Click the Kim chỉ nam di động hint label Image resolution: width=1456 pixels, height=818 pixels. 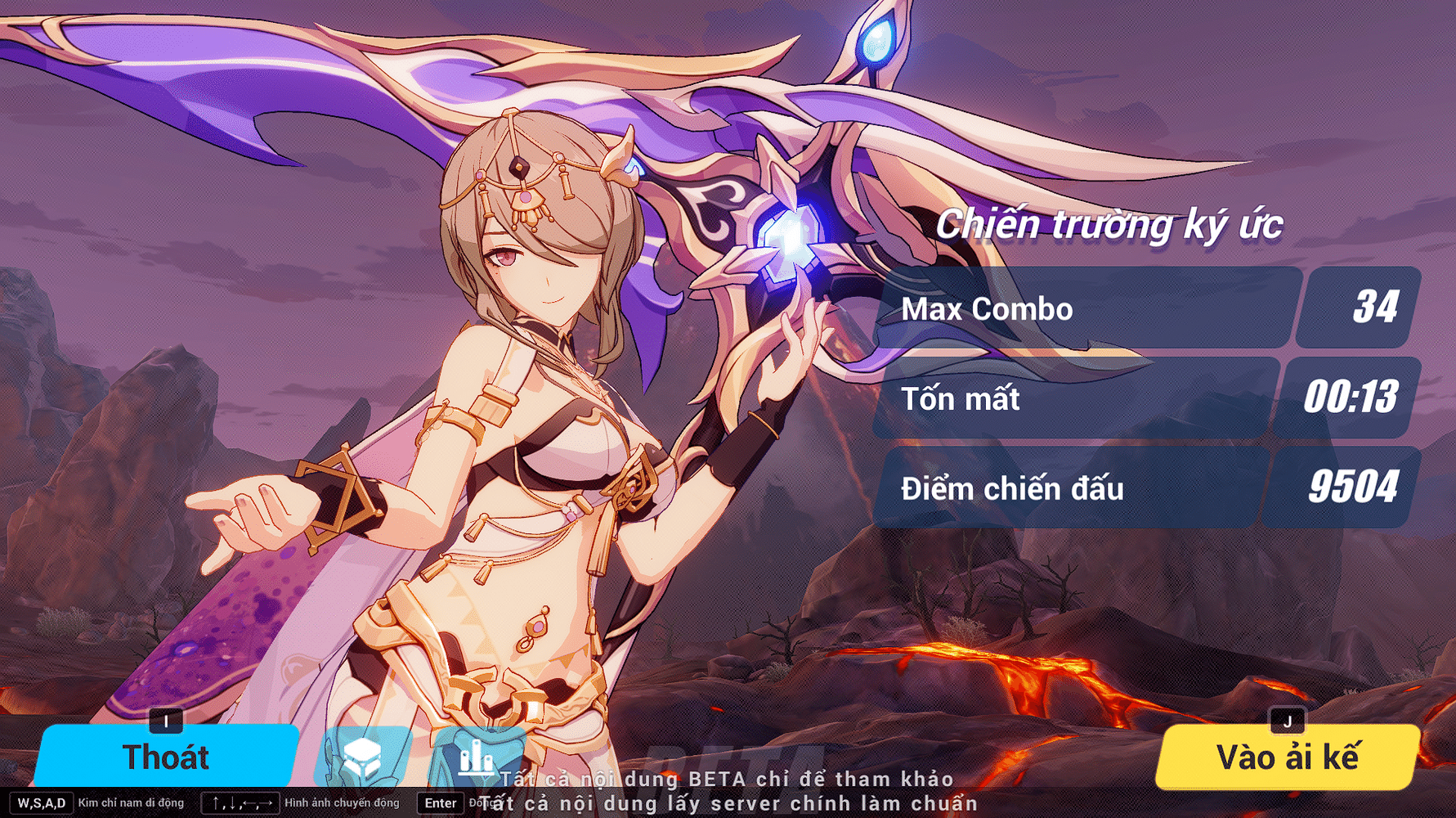click(131, 802)
